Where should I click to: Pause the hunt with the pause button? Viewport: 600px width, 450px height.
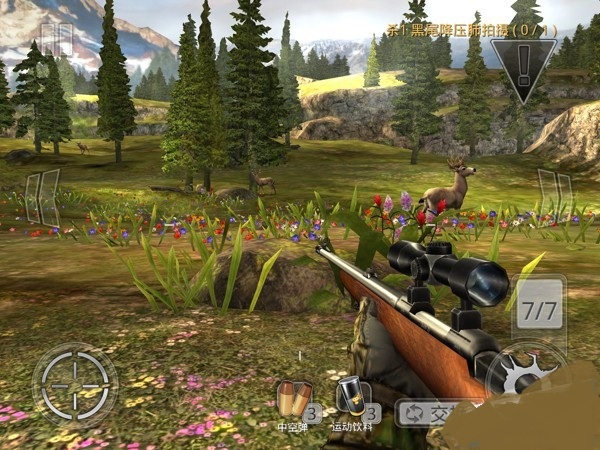coord(58,41)
